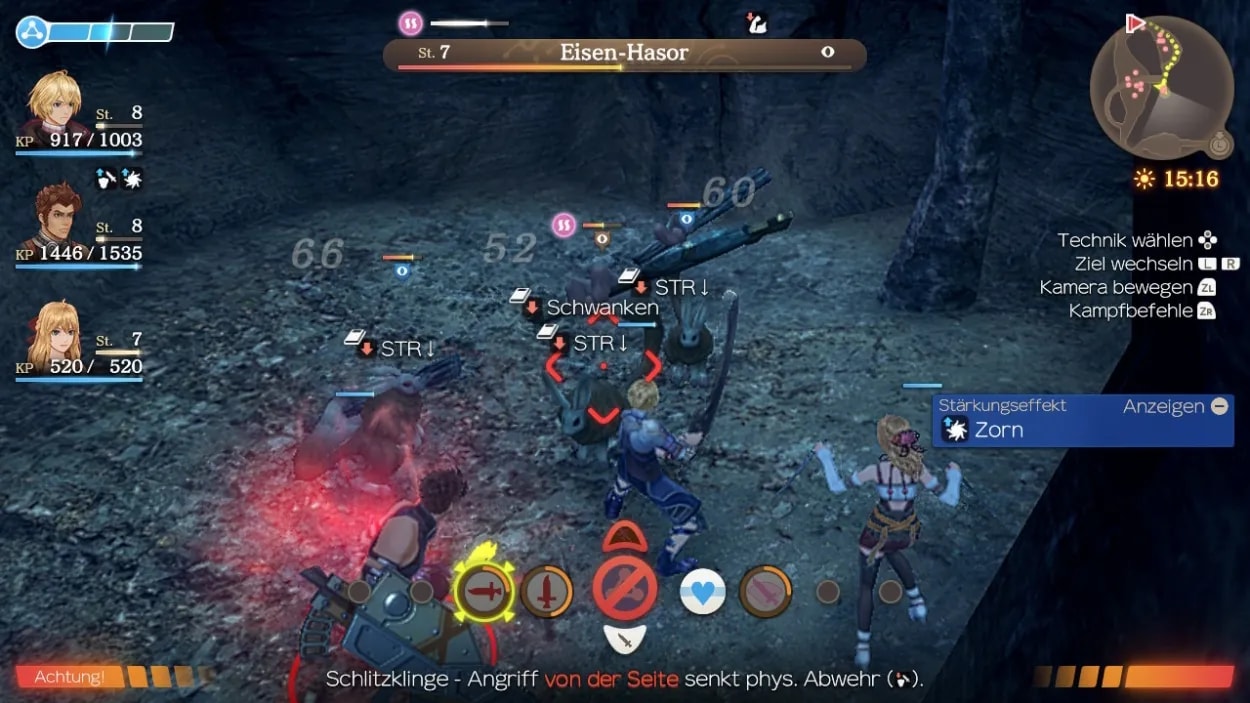1250x703 pixels.
Task: Choose the white dagger auto-attack icon below center
Action: coord(625,636)
